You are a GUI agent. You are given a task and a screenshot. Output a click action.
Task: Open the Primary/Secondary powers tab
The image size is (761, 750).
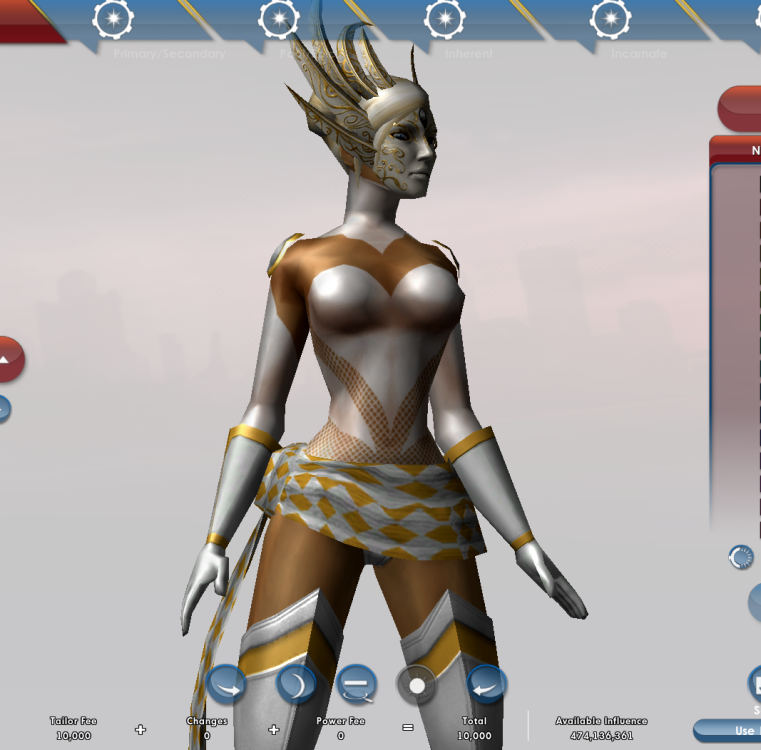[113, 20]
